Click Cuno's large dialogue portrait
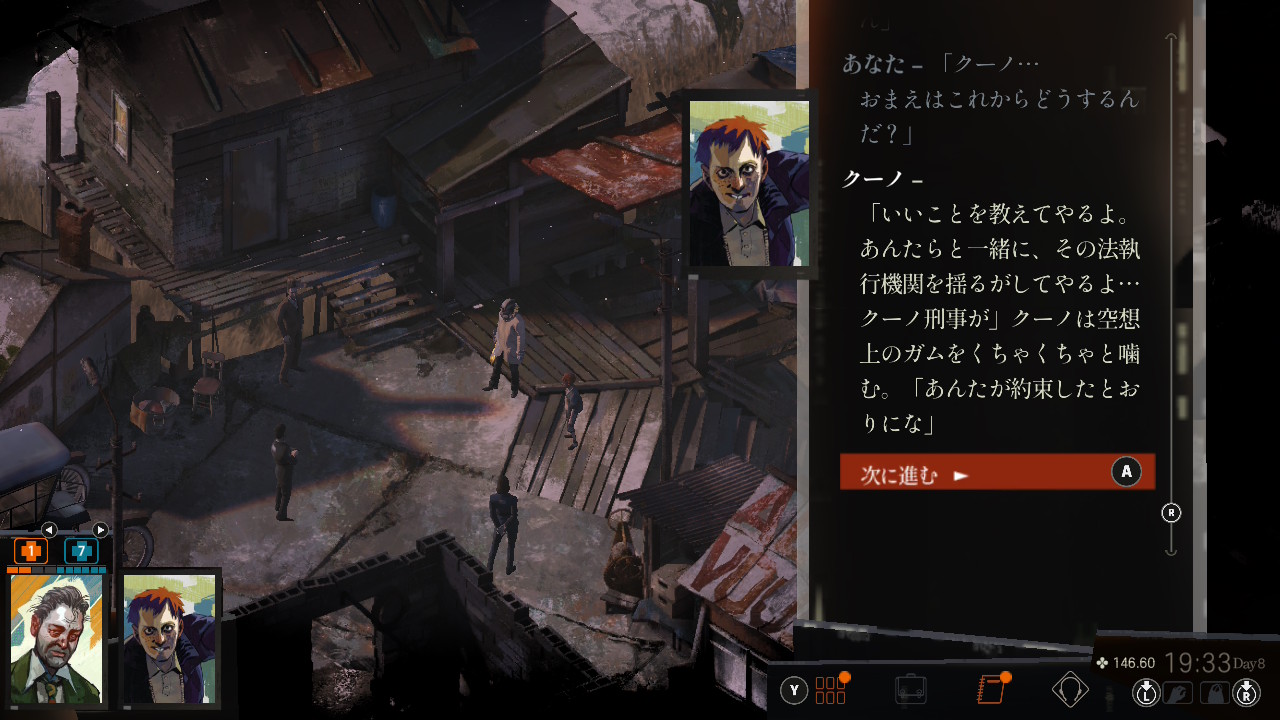The height and width of the screenshot is (720, 1280). 749,184
